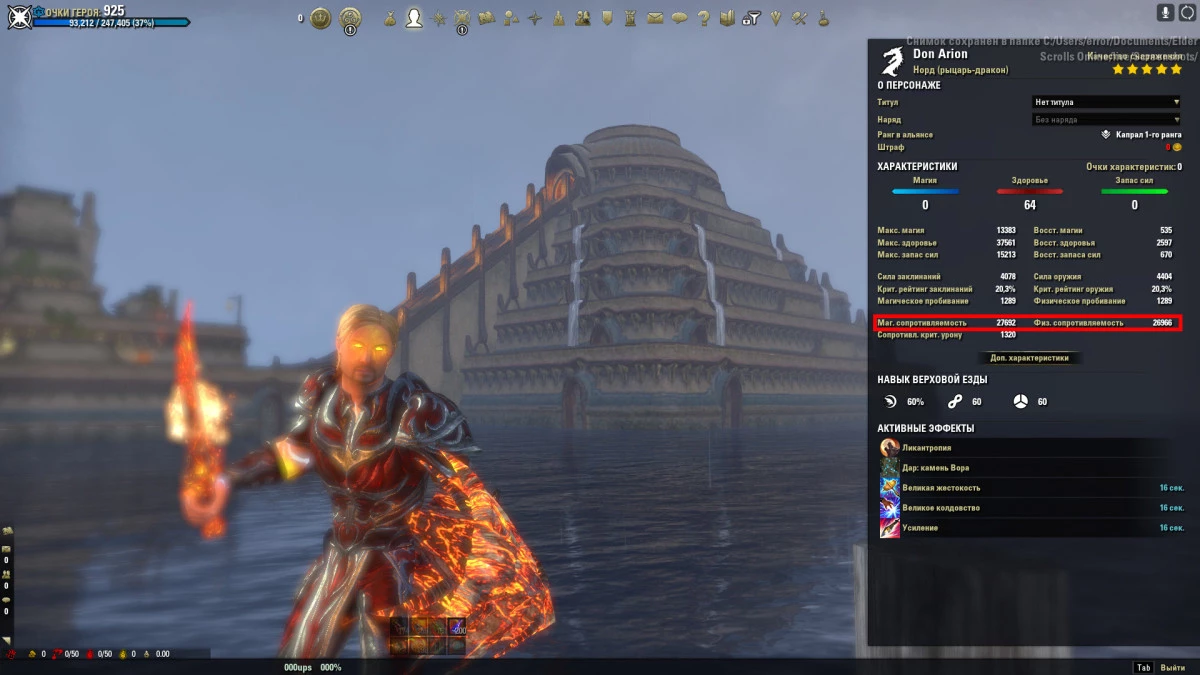Open the help question mark icon
Screen dimensions: 1200x675
pyautogui.click(x=703, y=18)
